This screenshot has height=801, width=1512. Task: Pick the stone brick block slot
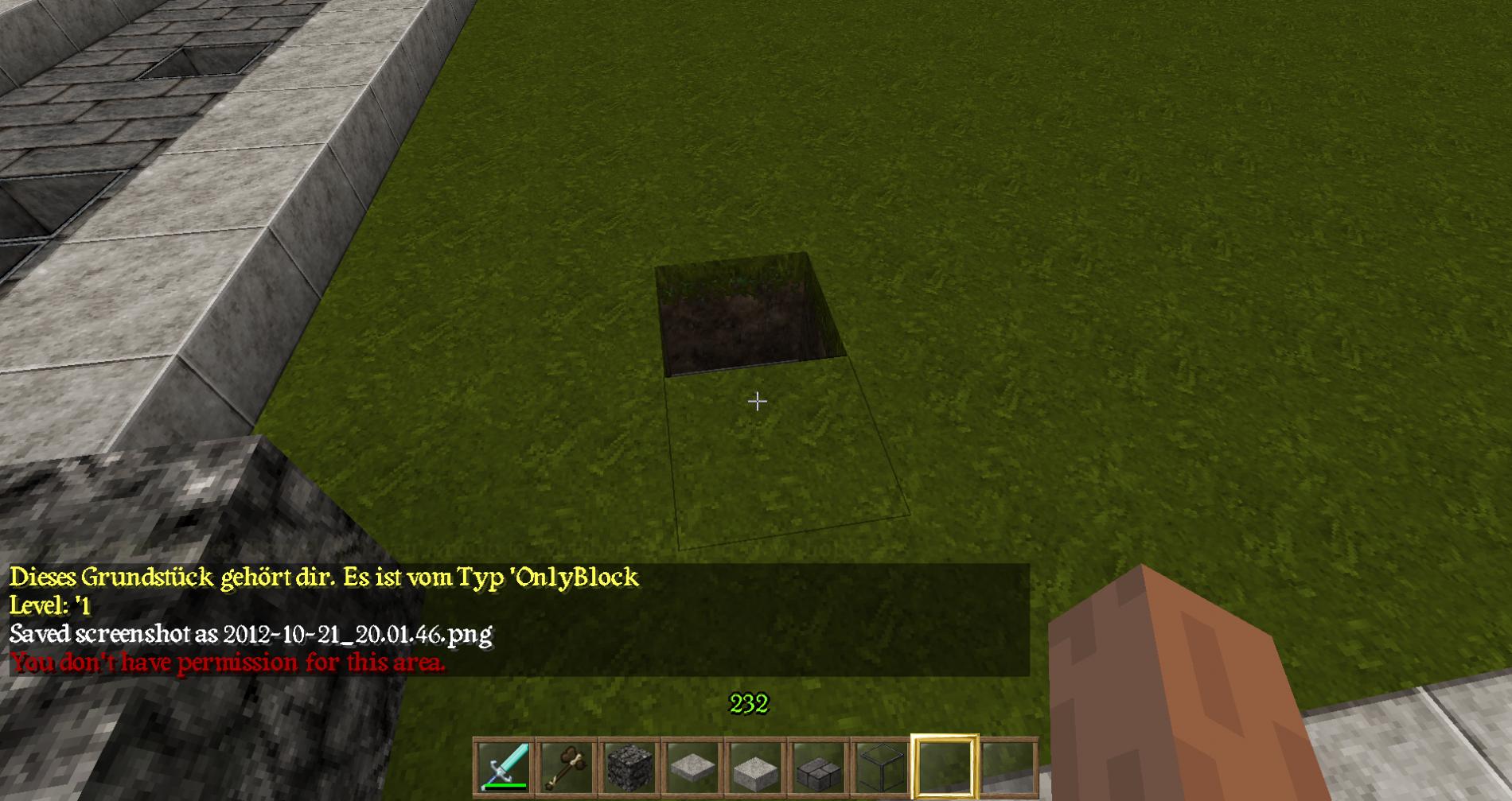pos(818,767)
